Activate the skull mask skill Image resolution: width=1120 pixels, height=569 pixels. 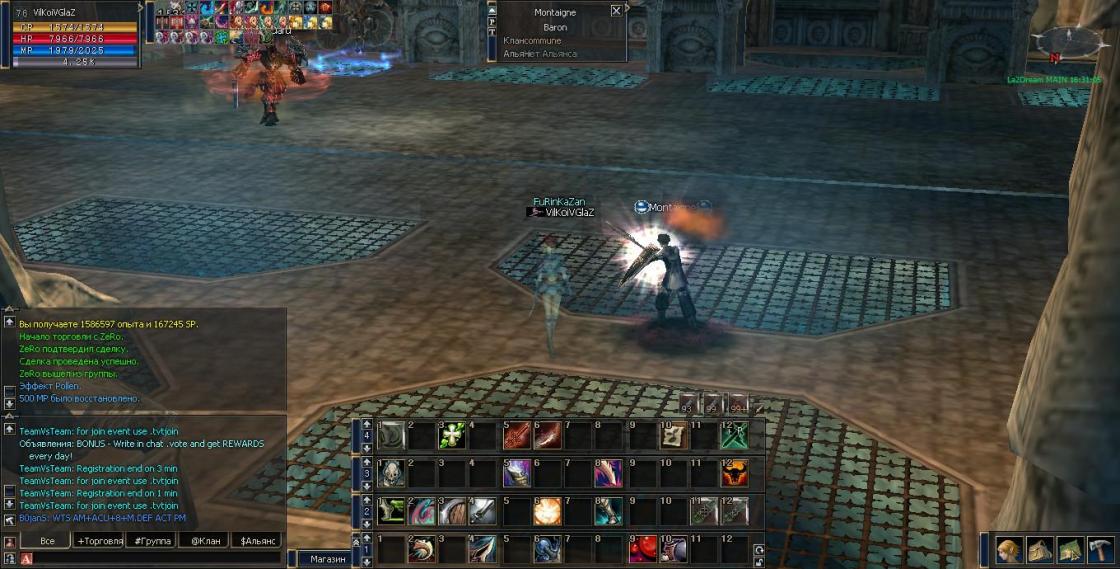(x=390, y=473)
